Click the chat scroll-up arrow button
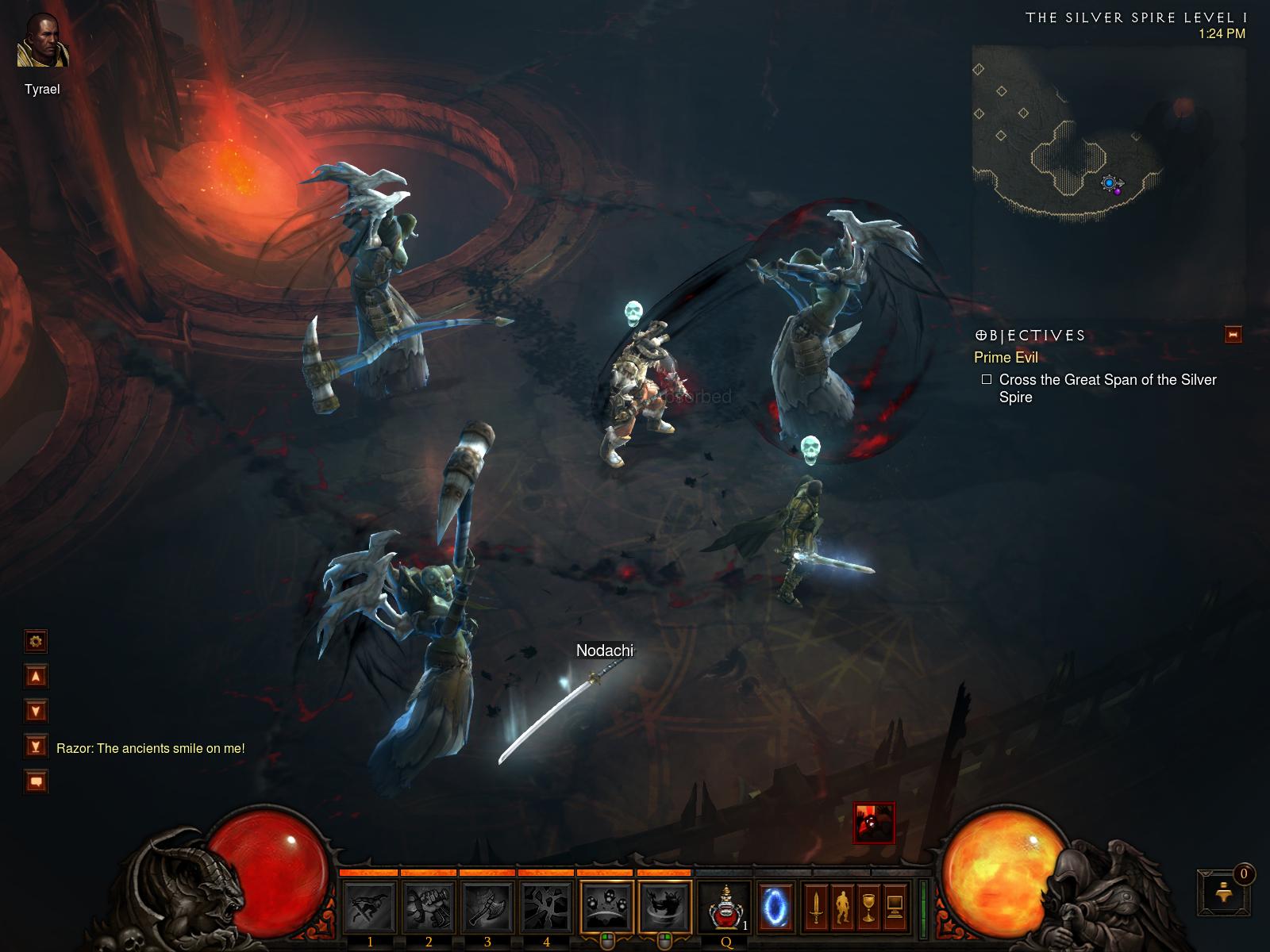This screenshot has height=952, width=1270. (36, 676)
